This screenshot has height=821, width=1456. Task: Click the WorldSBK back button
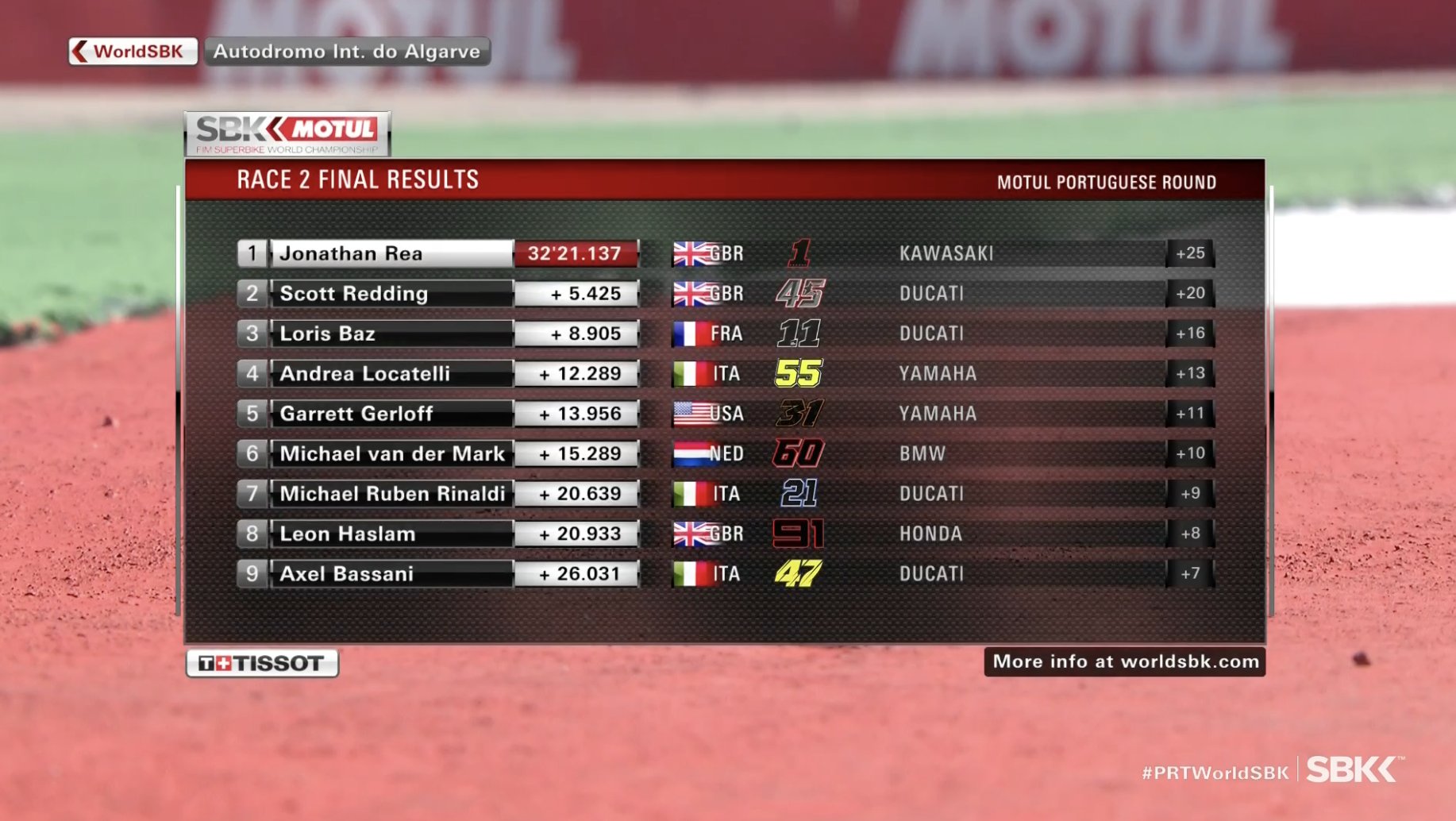[133, 52]
